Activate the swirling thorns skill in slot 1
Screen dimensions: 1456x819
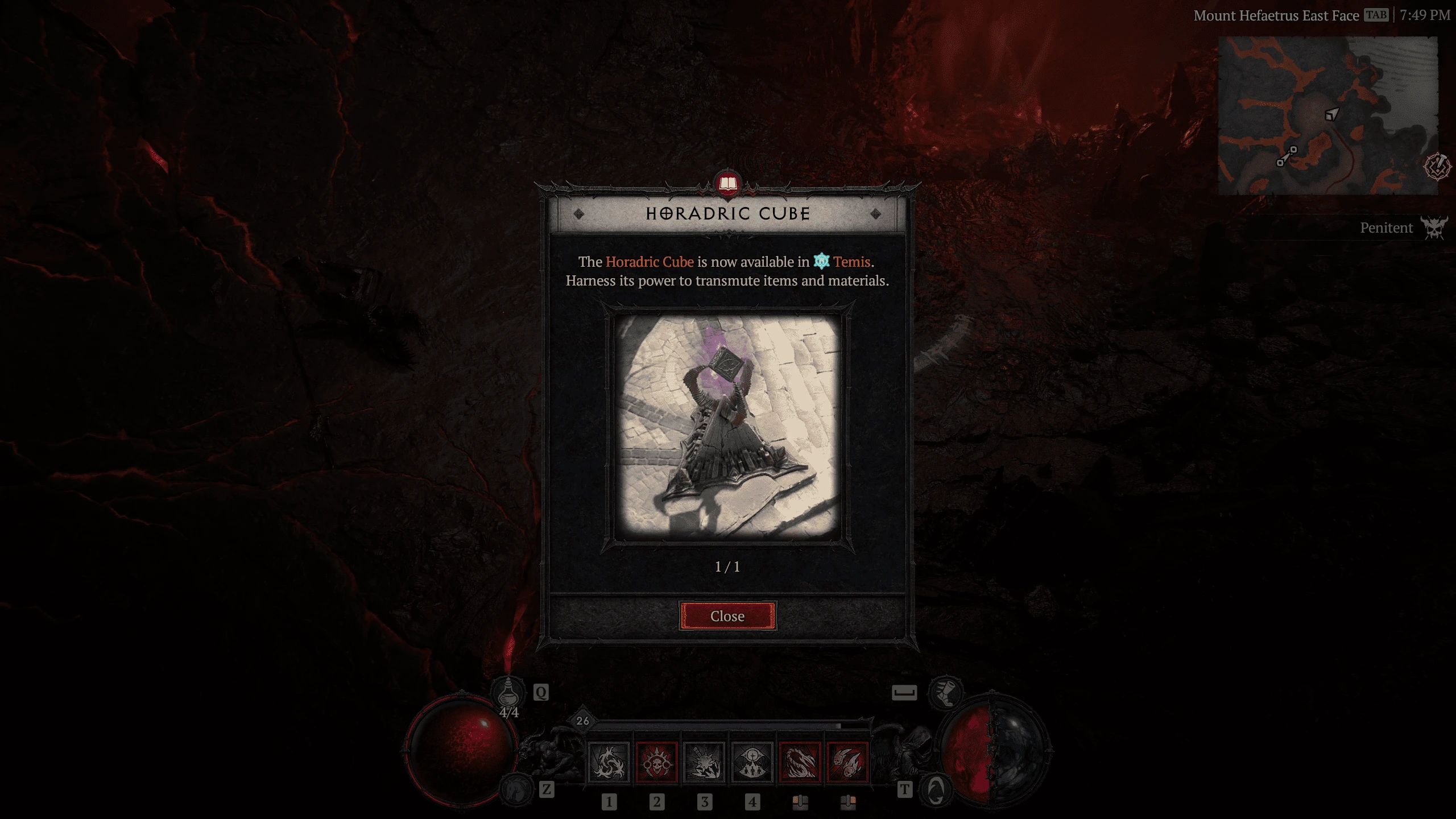point(609,762)
